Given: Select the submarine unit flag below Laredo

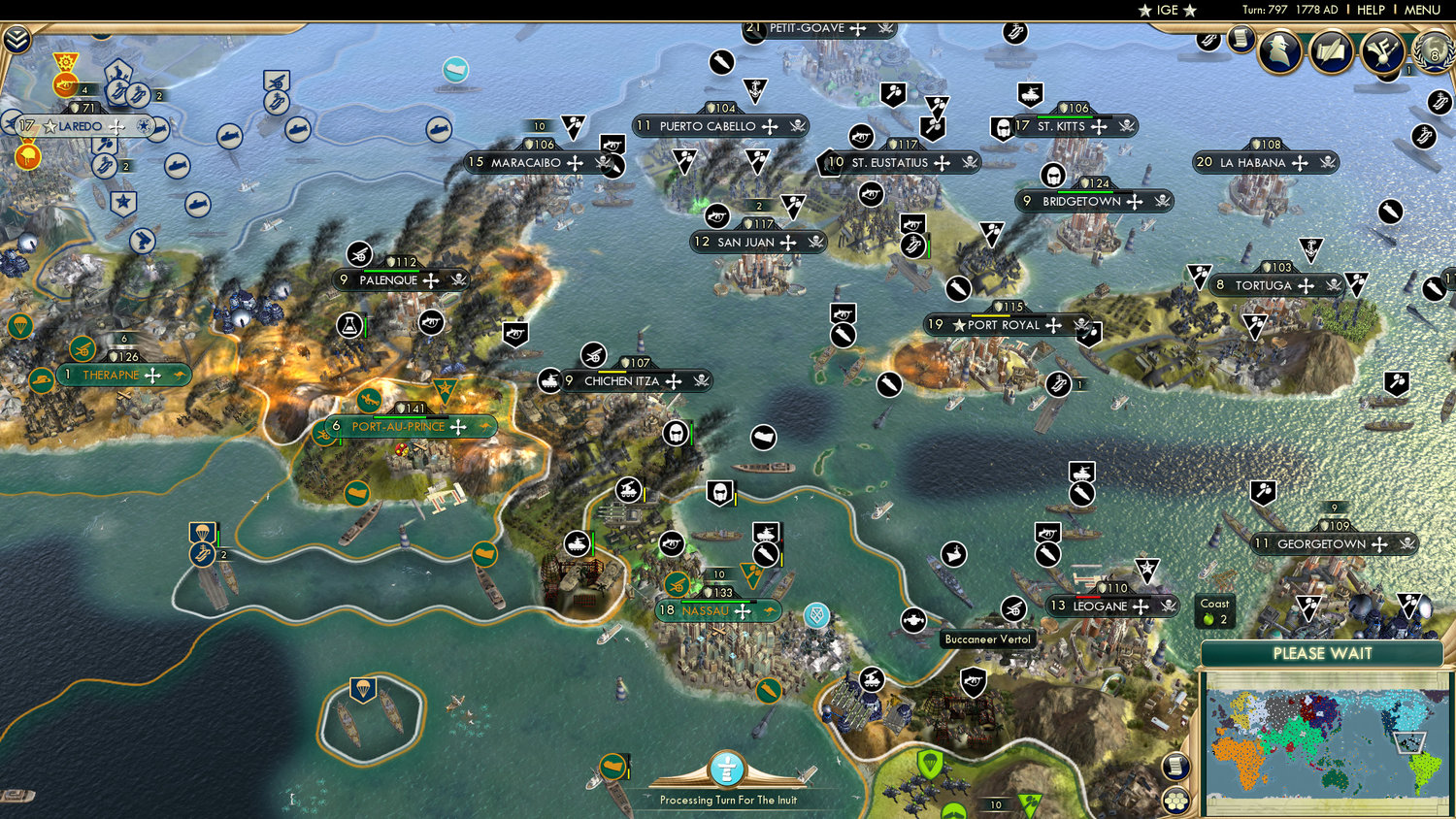Looking at the screenshot, I should (177, 165).
